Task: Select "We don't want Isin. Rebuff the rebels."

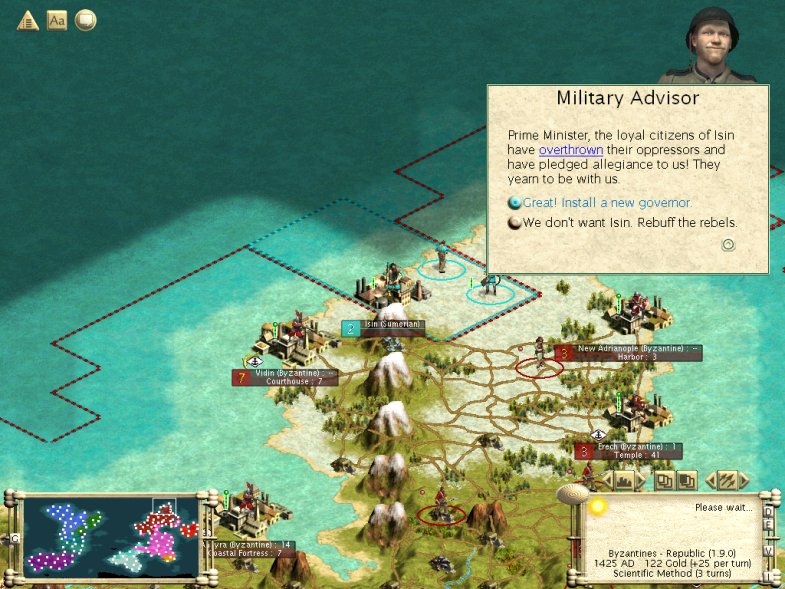Action: click(629, 222)
